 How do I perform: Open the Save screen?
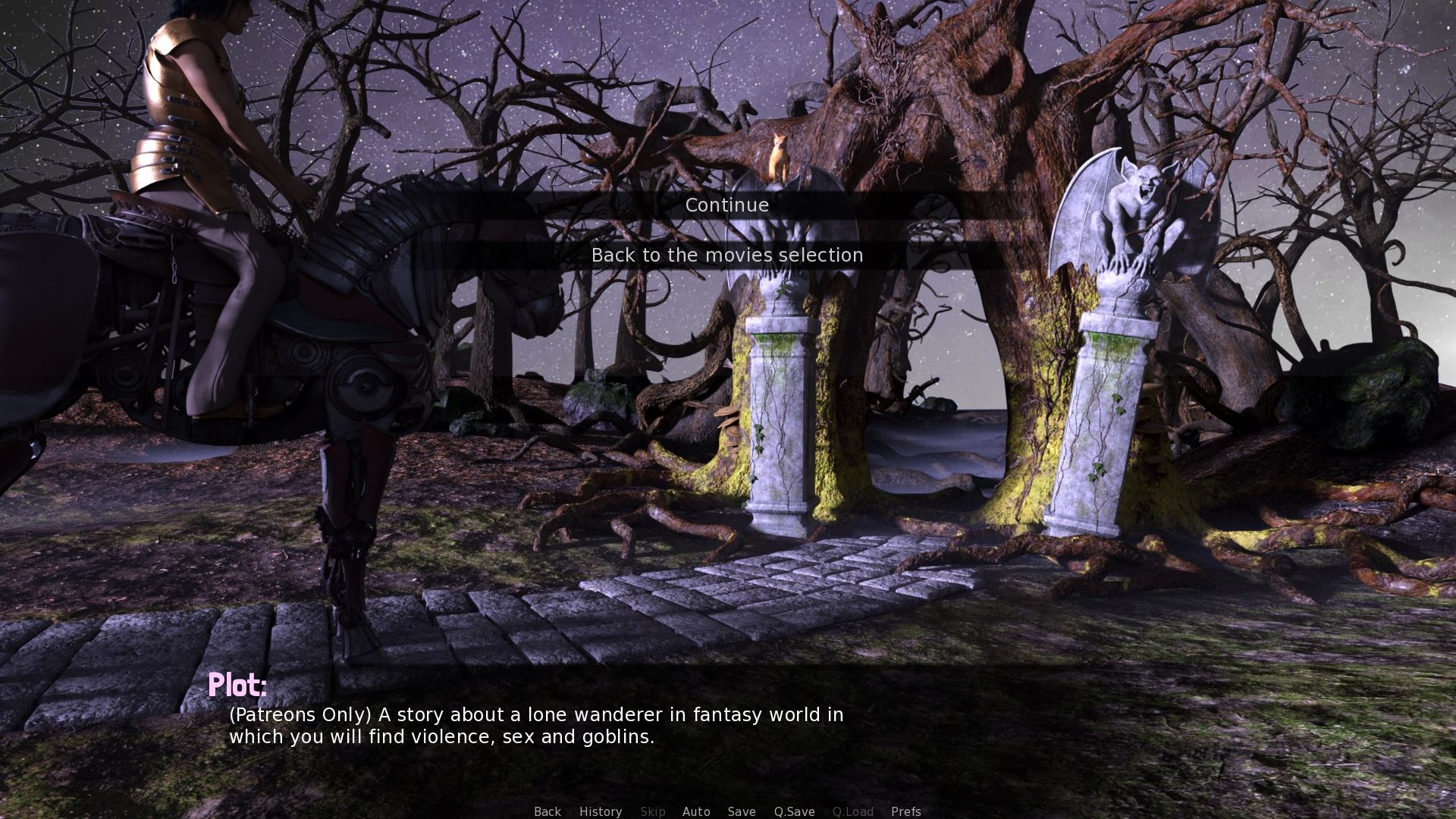tap(742, 811)
